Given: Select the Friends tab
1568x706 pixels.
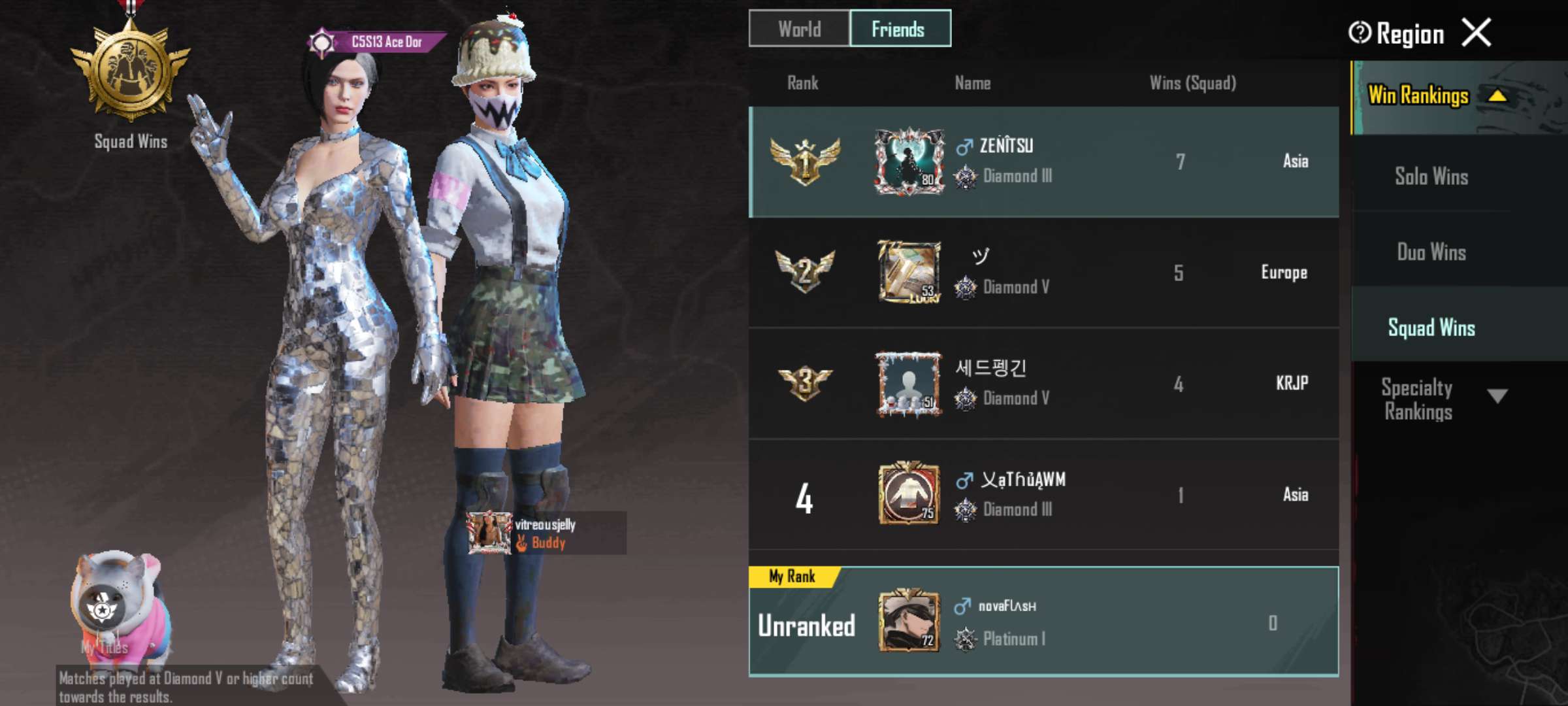Looking at the screenshot, I should [899, 29].
